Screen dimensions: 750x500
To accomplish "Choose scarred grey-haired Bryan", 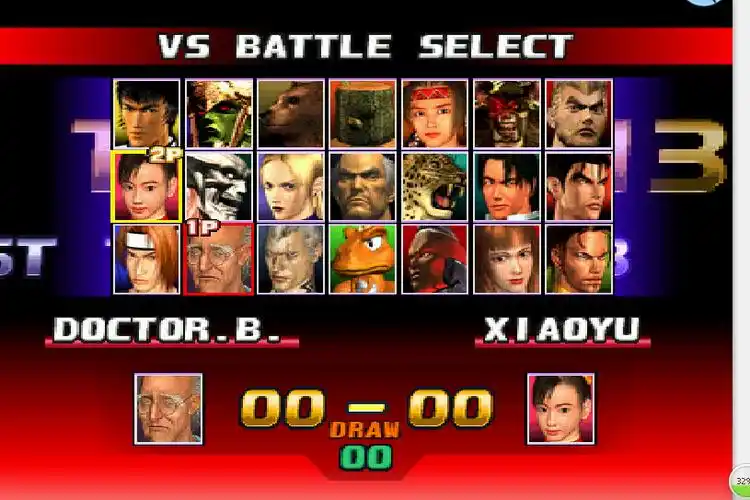I will (291, 259).
